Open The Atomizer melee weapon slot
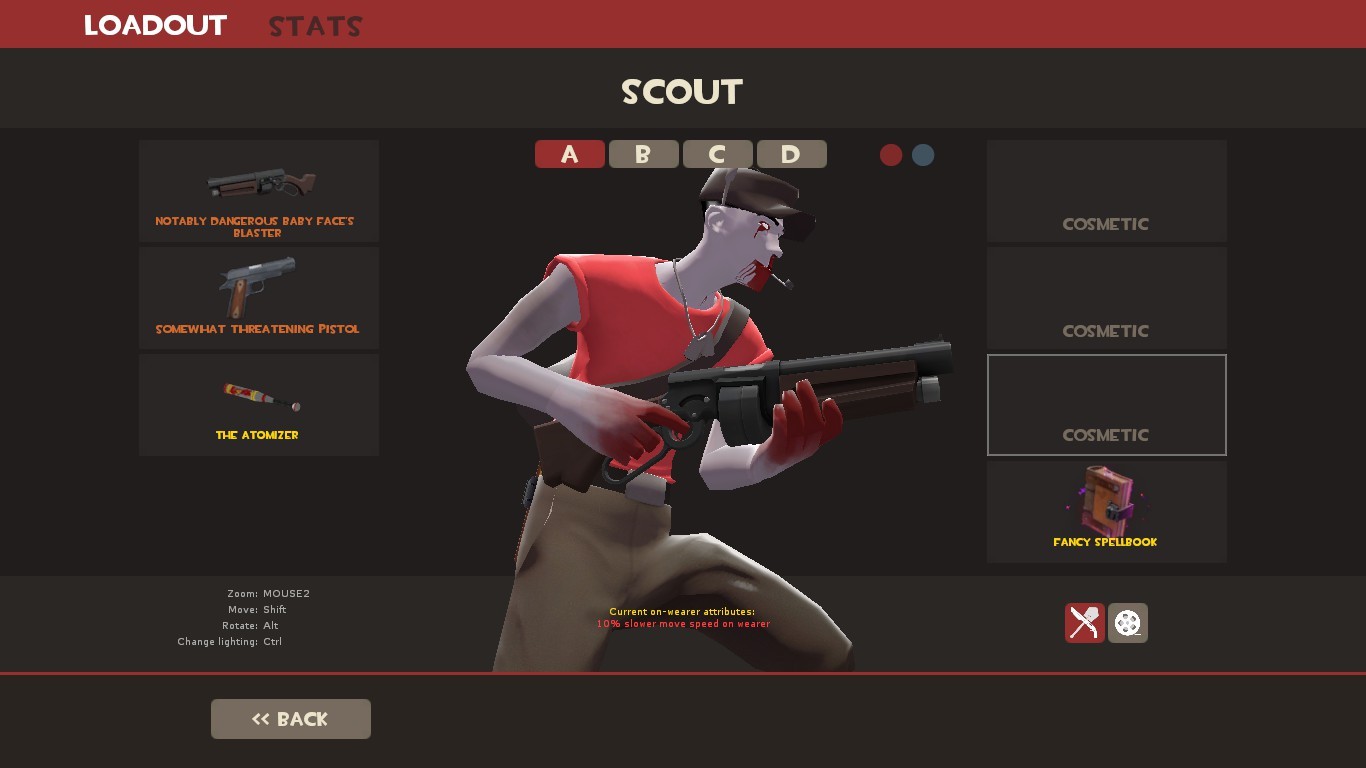The width and height of the screenshot is (1366, 768). pos(258,404)
